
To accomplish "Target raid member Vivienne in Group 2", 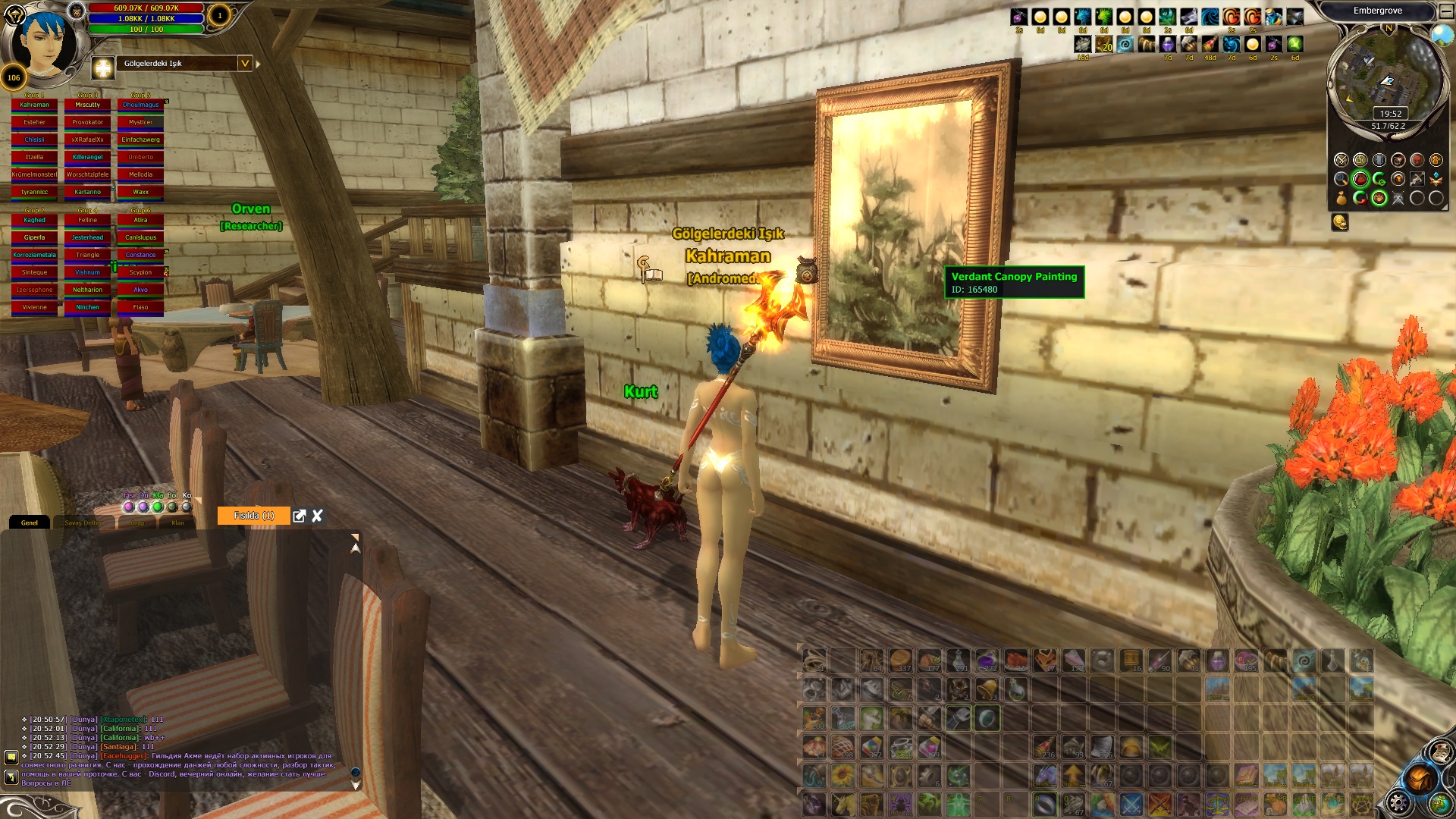I will pyautogui.click(x=34, y=307).
